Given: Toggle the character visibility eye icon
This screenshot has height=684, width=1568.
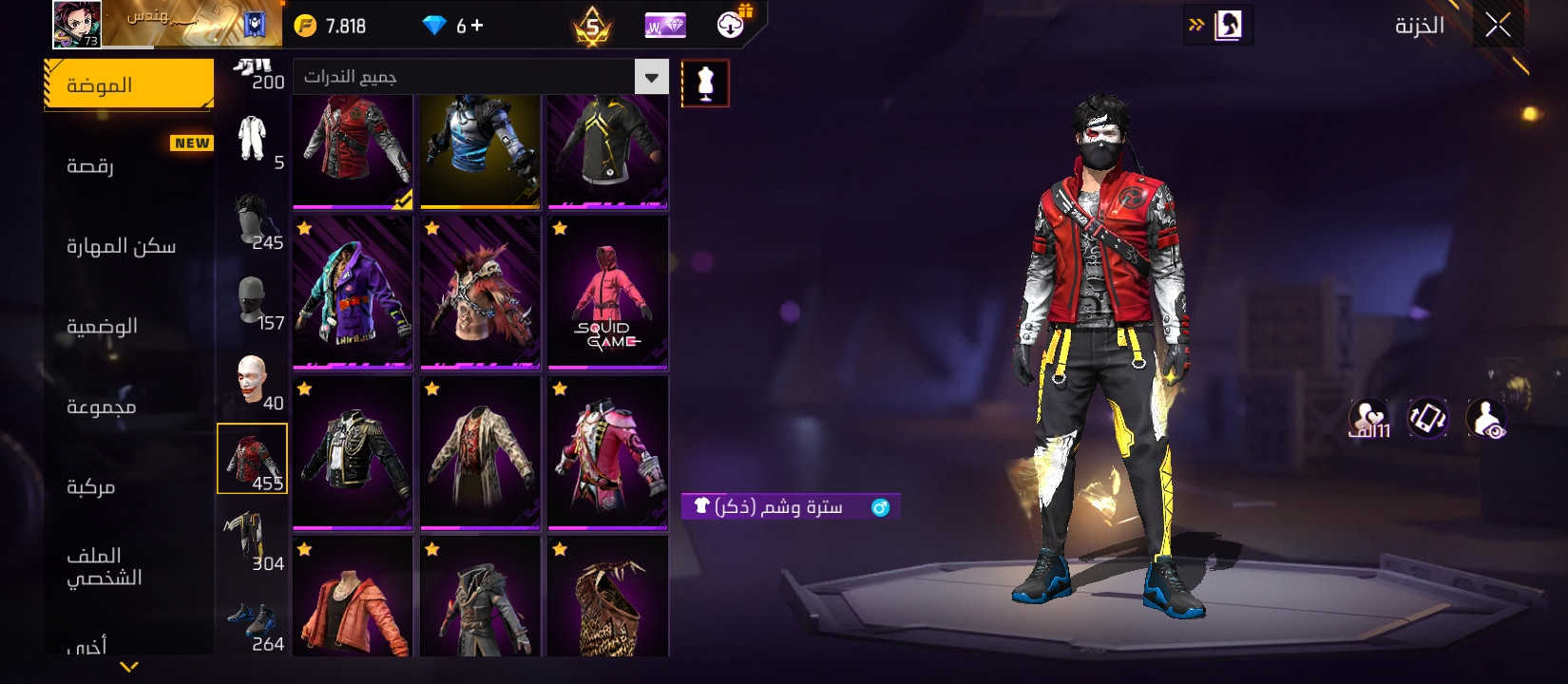Looking at the screenshot, I should click(1486, 418).
